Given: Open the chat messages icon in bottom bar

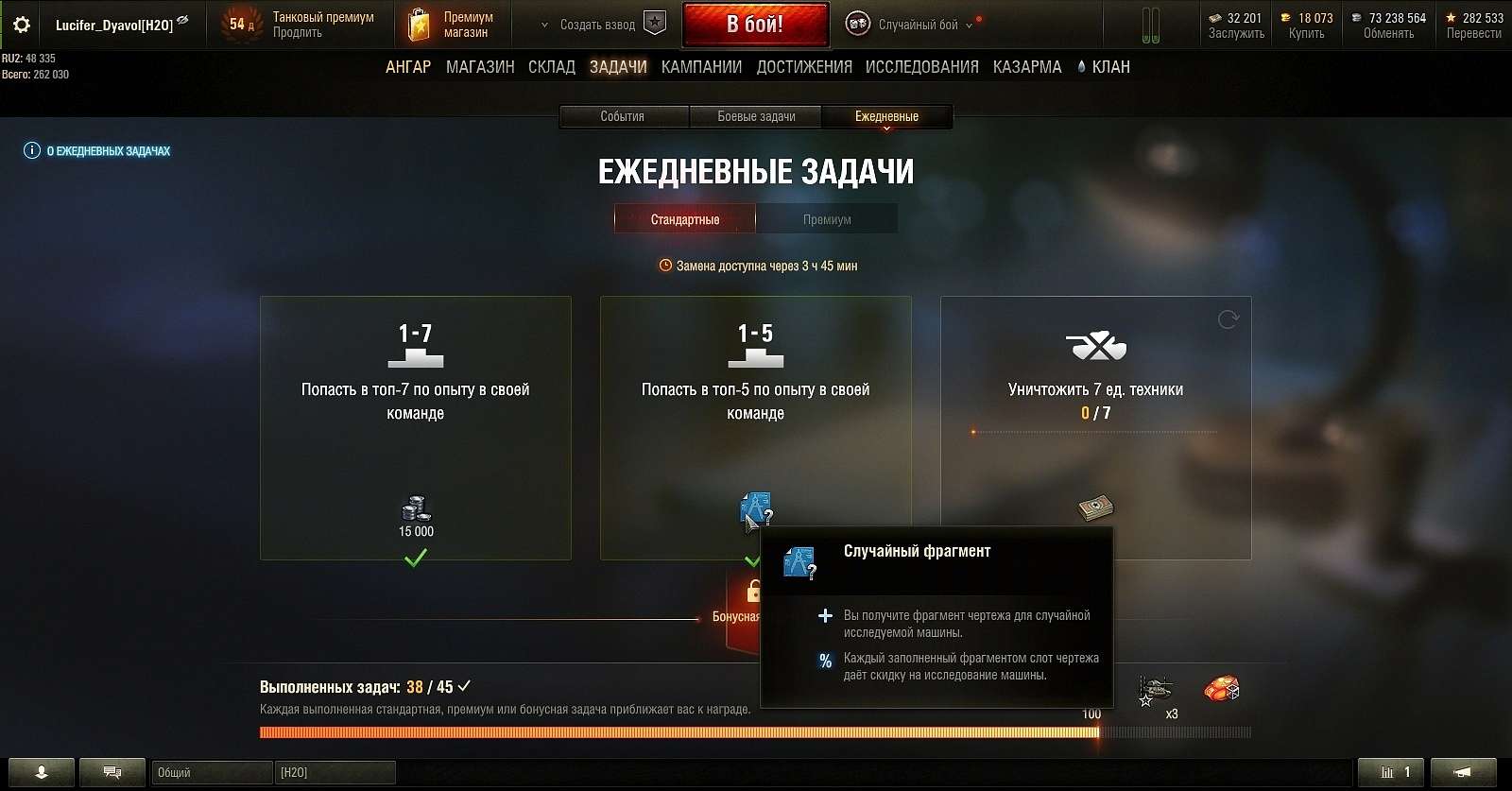Looking at the screenshot, I should [112, 772].
